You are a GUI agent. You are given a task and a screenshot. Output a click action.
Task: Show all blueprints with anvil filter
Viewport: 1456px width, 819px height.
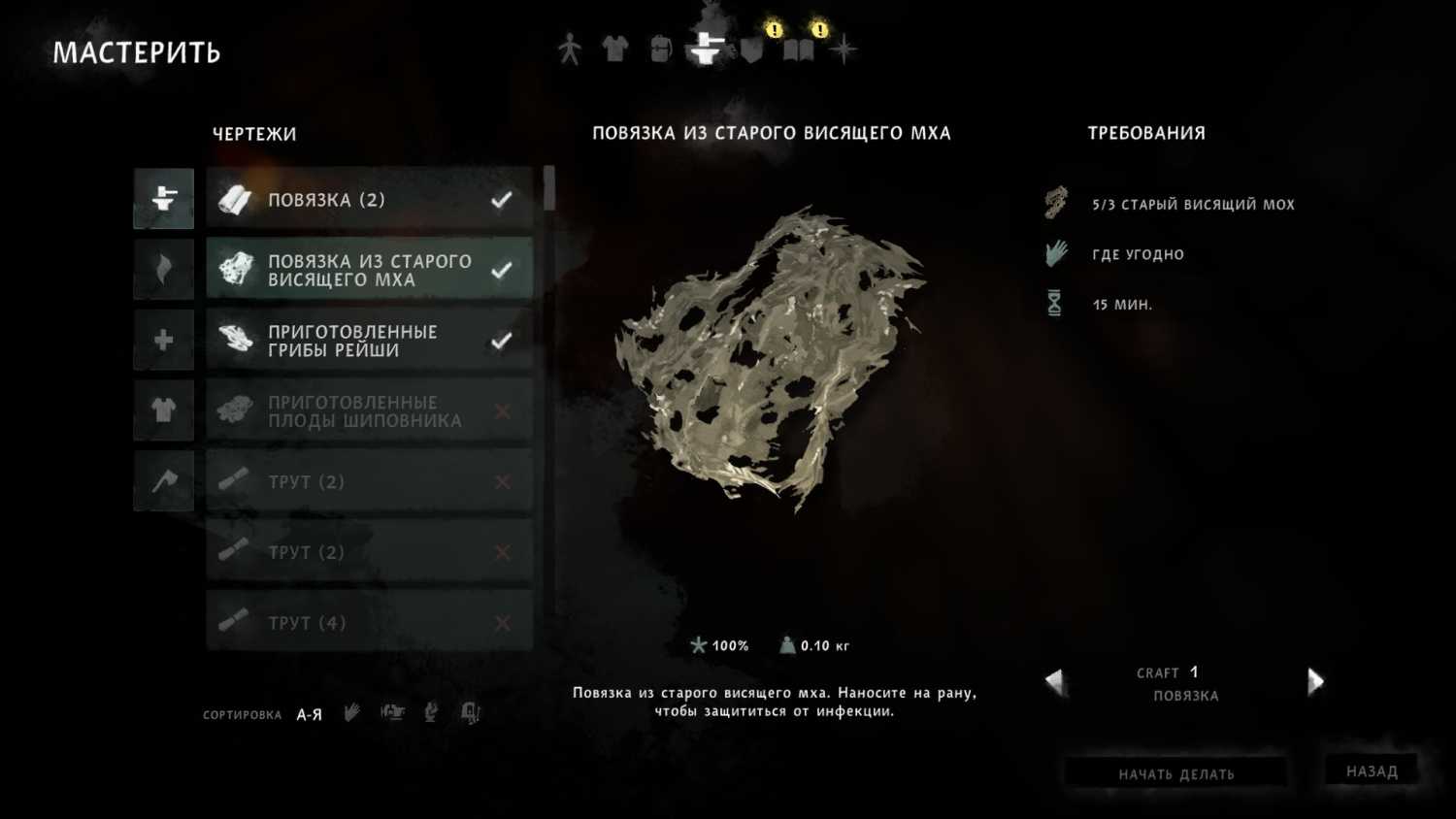(x=164, y=199)
